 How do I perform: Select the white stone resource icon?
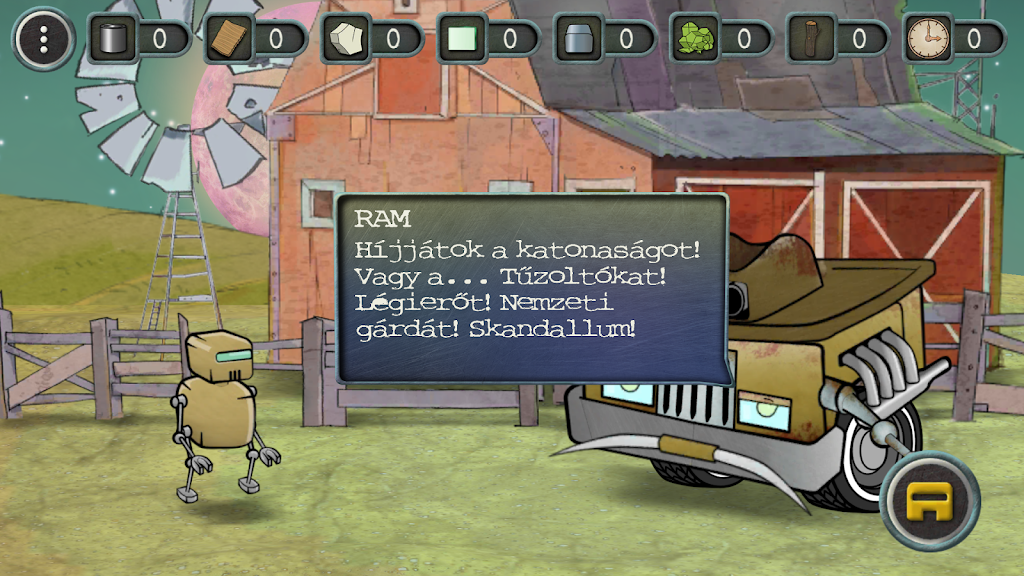(x=346, y=40)
